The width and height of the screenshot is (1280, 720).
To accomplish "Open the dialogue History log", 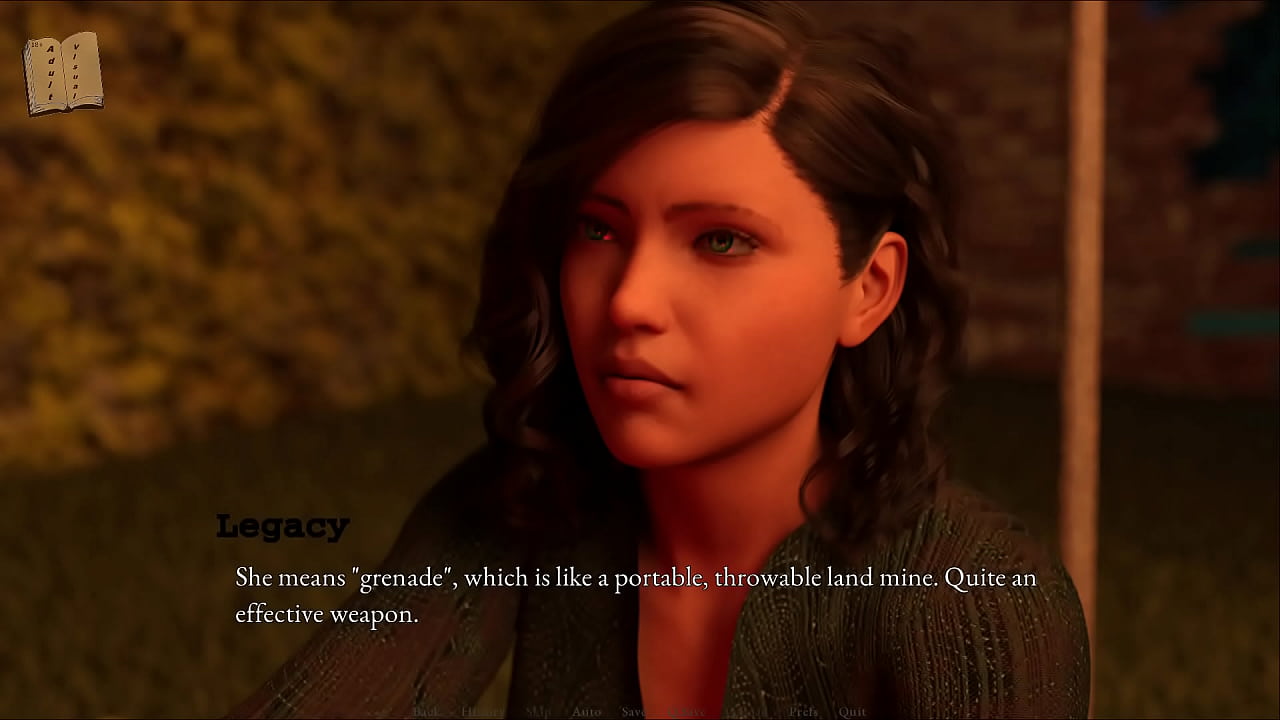I will tap(482, 712).
